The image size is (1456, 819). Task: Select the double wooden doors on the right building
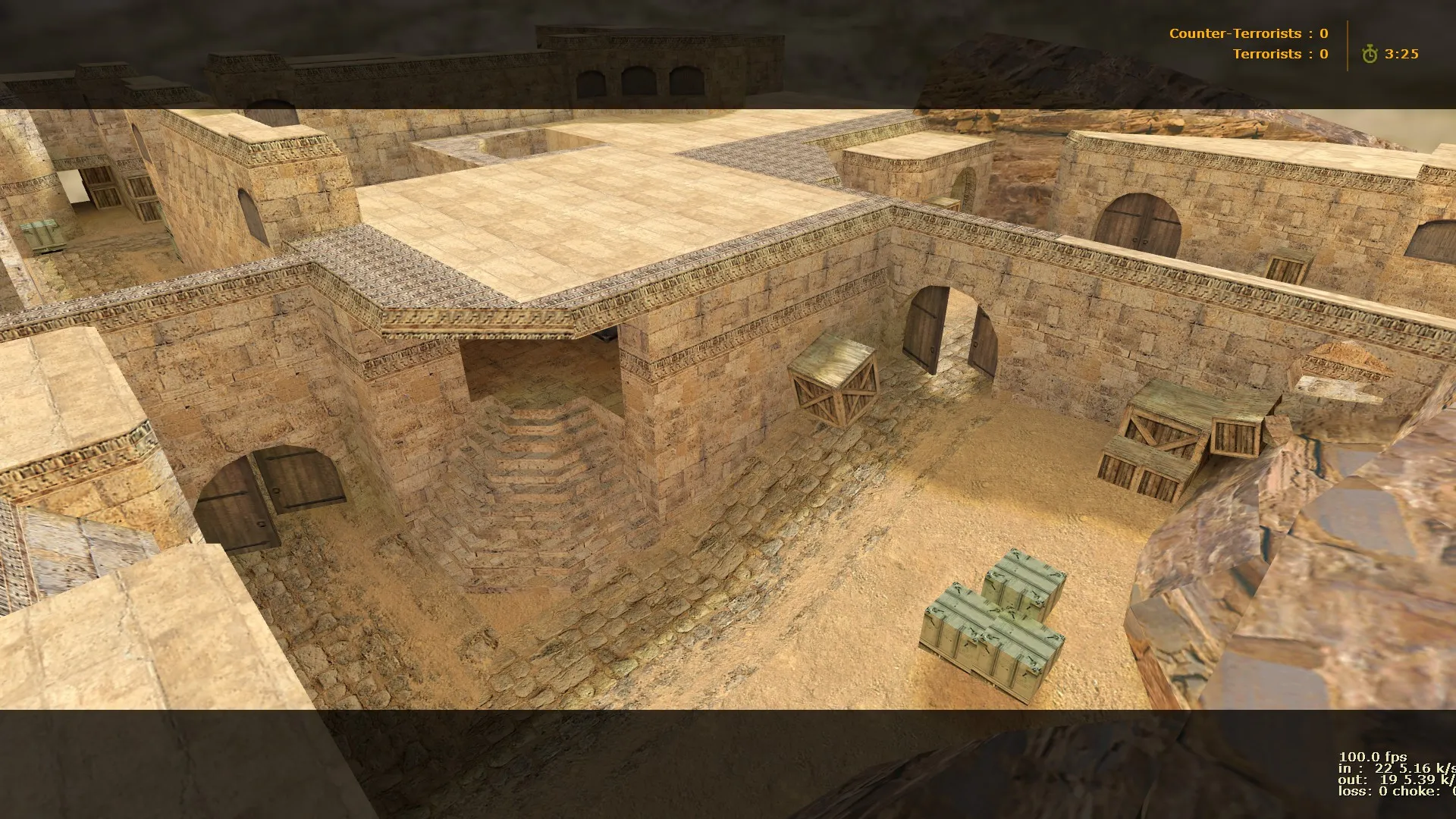1137,227
